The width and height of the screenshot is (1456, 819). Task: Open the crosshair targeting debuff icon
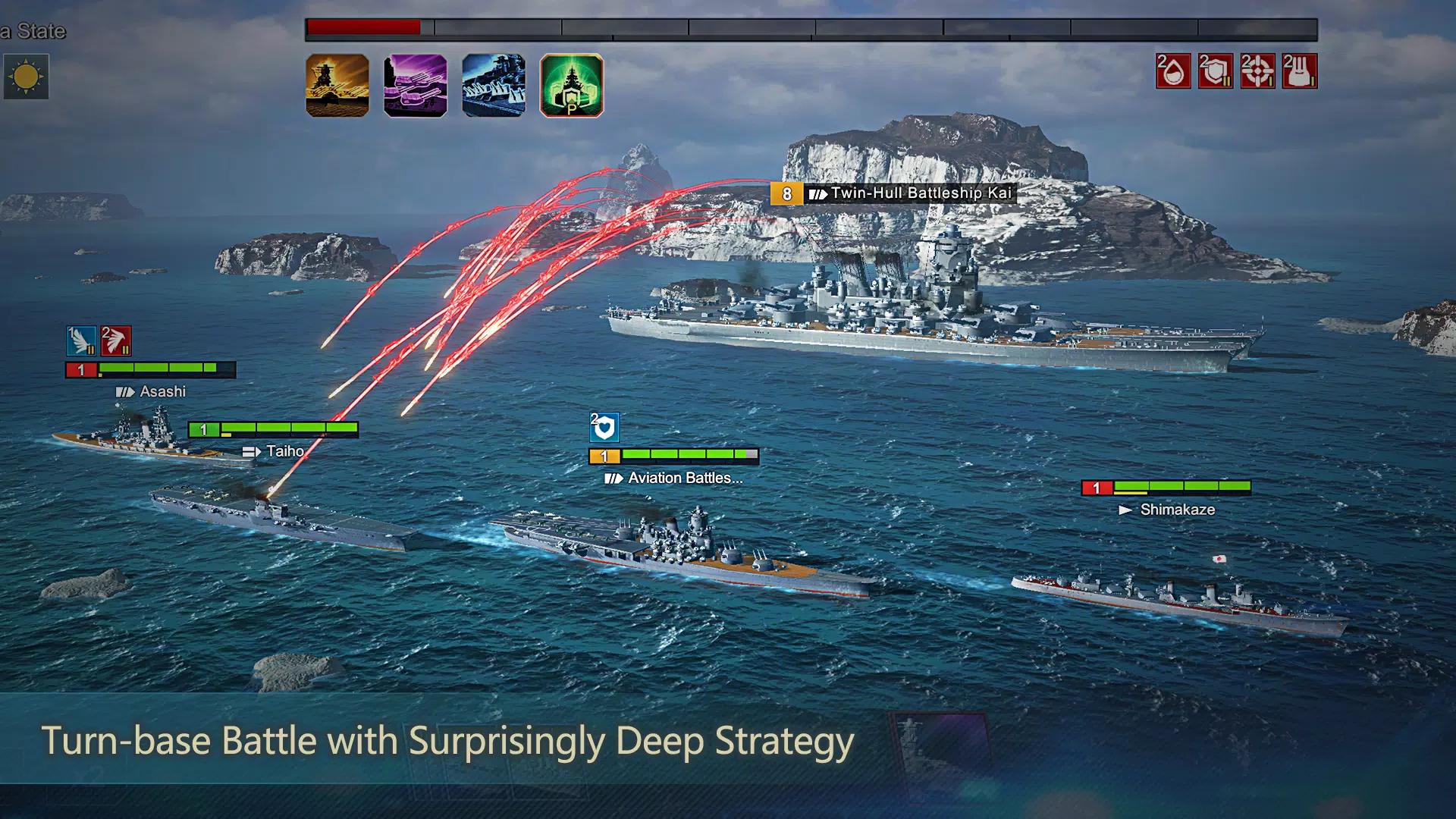point(1256,72)
